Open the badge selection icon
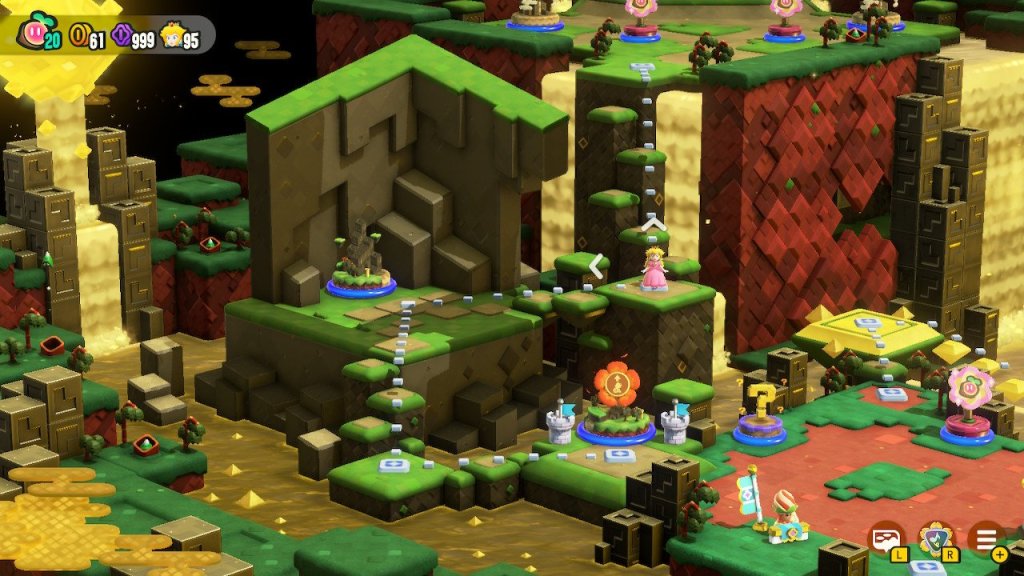Image resolution: width=1024 pixels, height=576 pixels. click(935, 538)
